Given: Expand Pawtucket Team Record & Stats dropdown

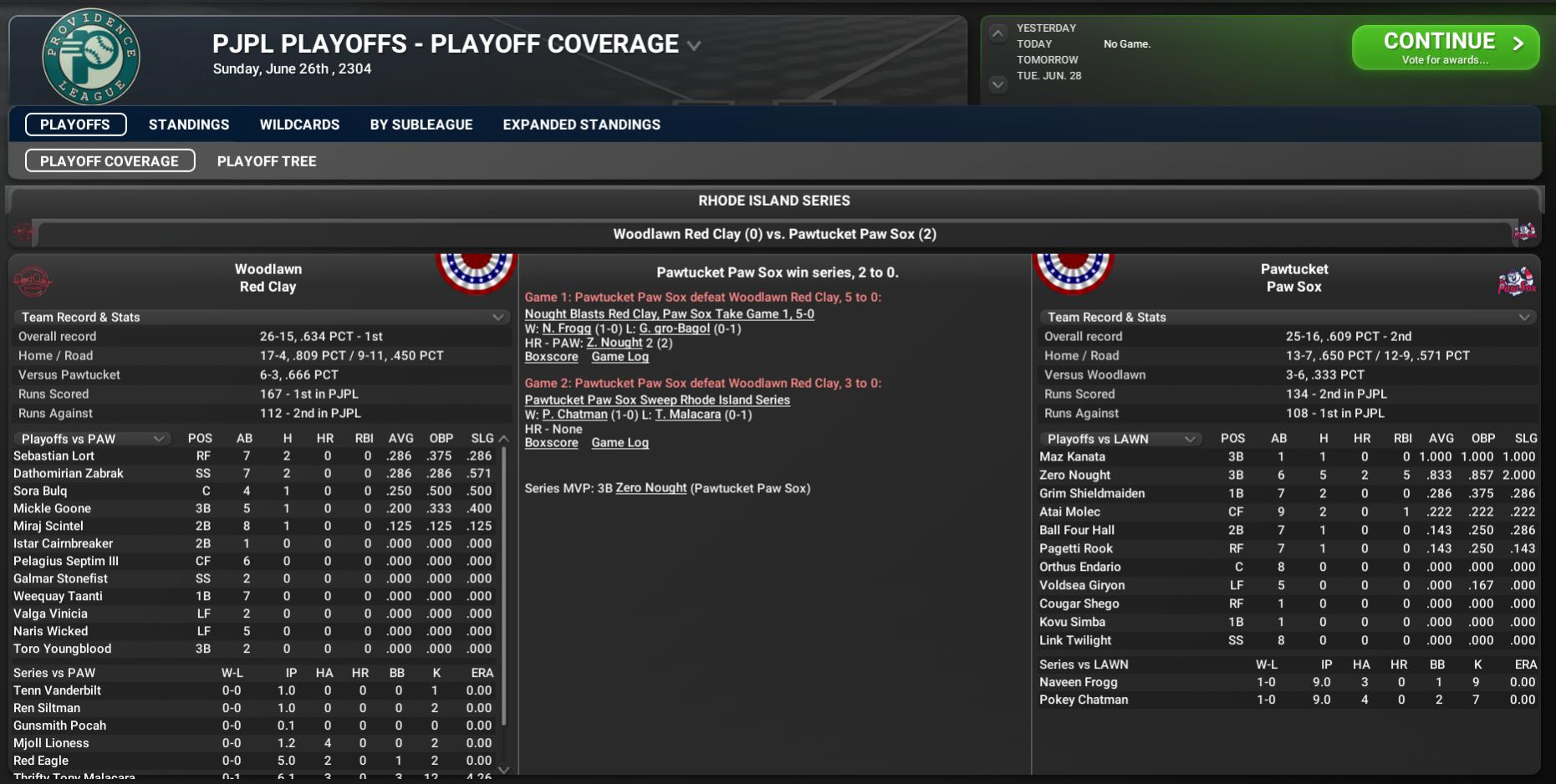Looking at the screenshot, I should 1288,317.
